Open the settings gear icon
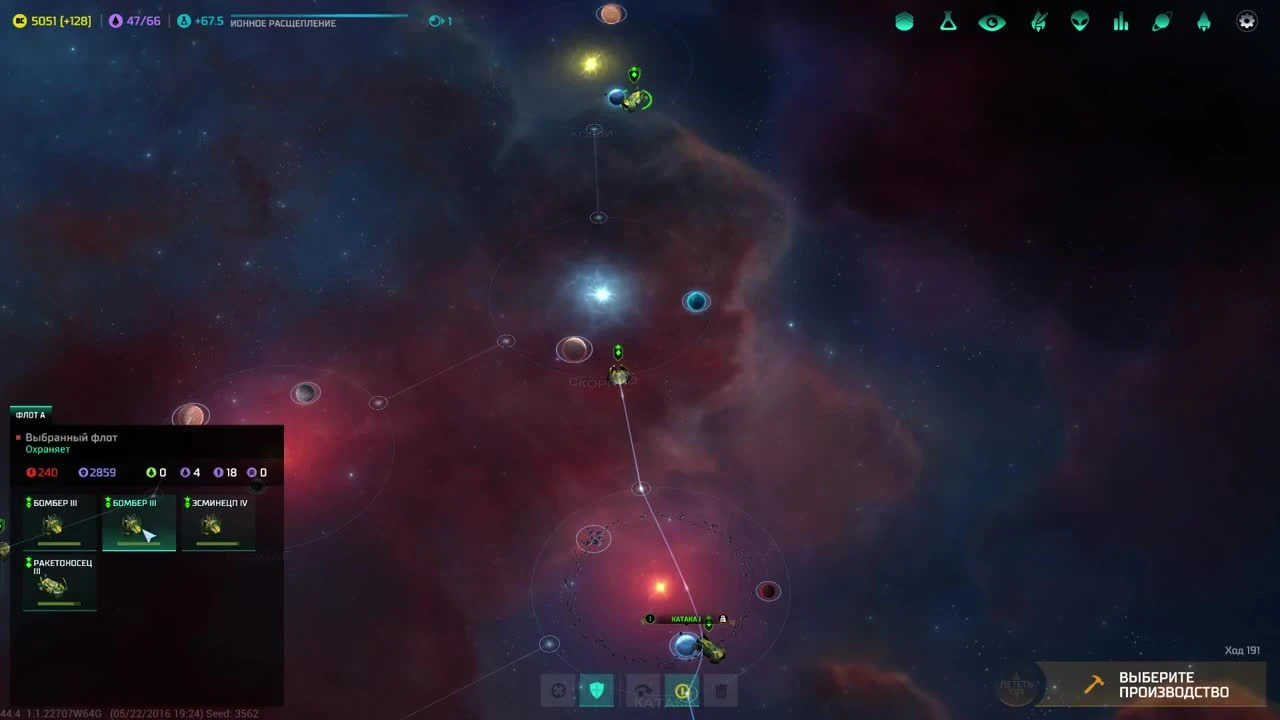 [1246, 20]
